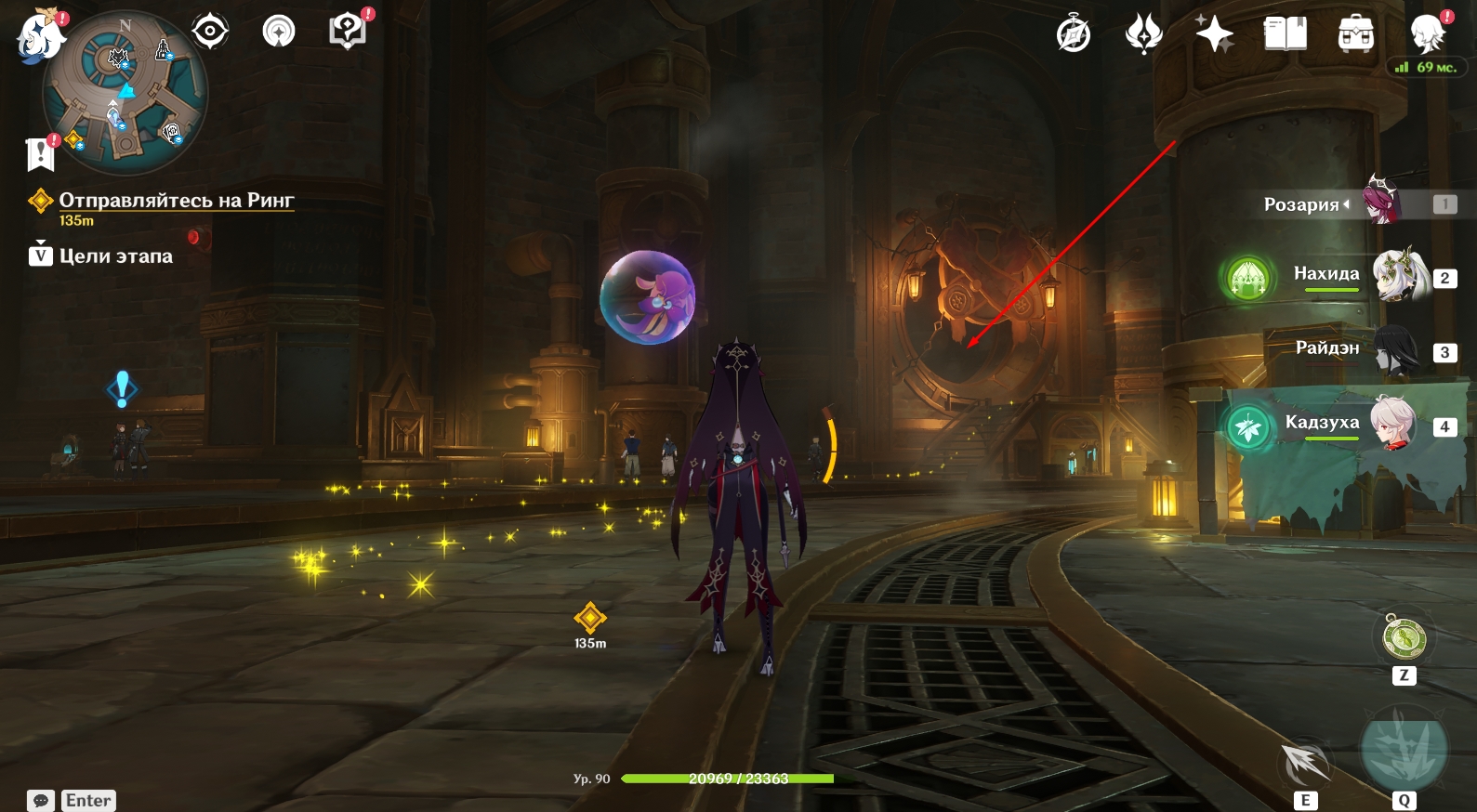The height and width of the screenshot is (812, 1477).
Task: Open the battle pass icon
Action: (1143, 35)
